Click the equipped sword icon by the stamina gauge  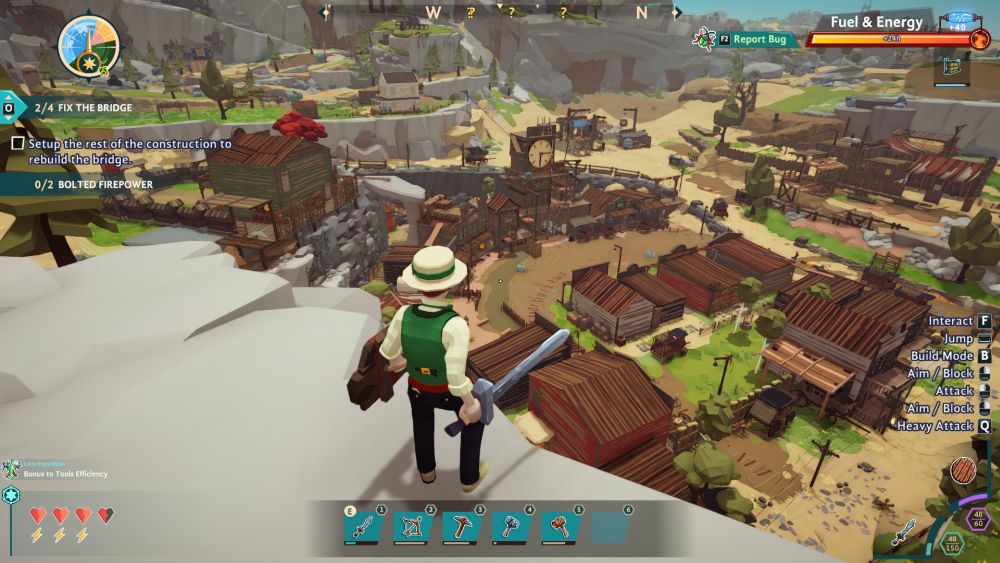pos(903,531)
